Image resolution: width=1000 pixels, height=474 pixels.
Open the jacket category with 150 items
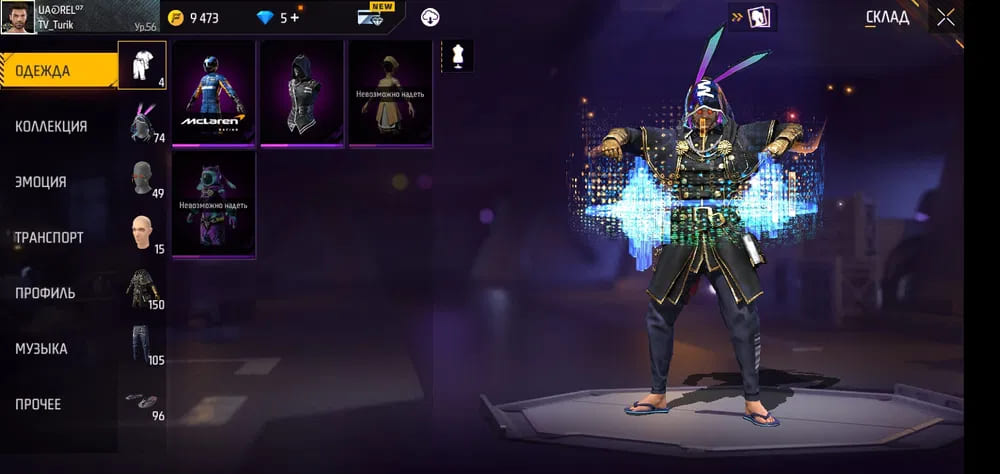[142, 290]
